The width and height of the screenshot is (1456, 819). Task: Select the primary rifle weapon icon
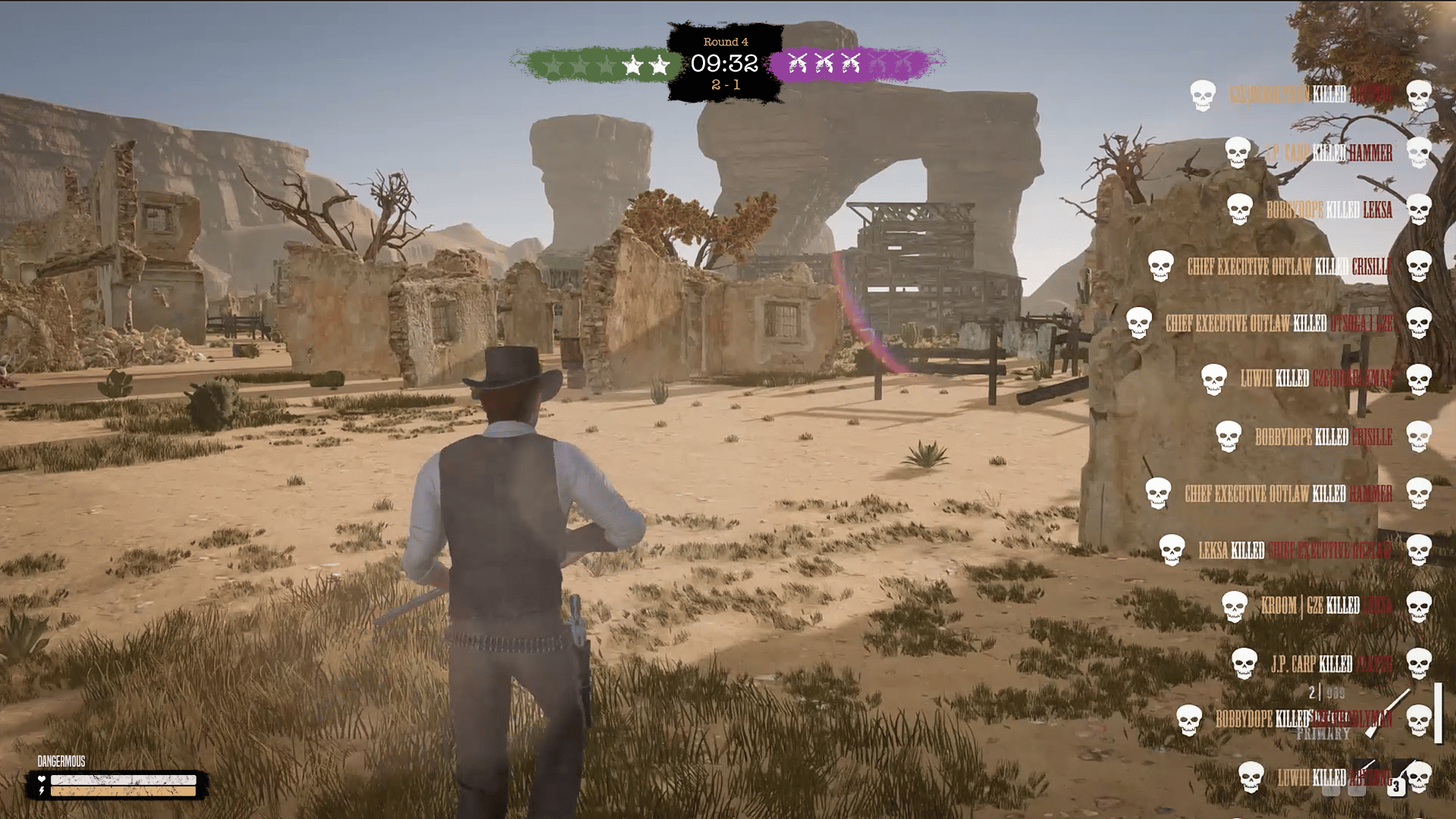pyautogui.click(x=1387, y=713)
